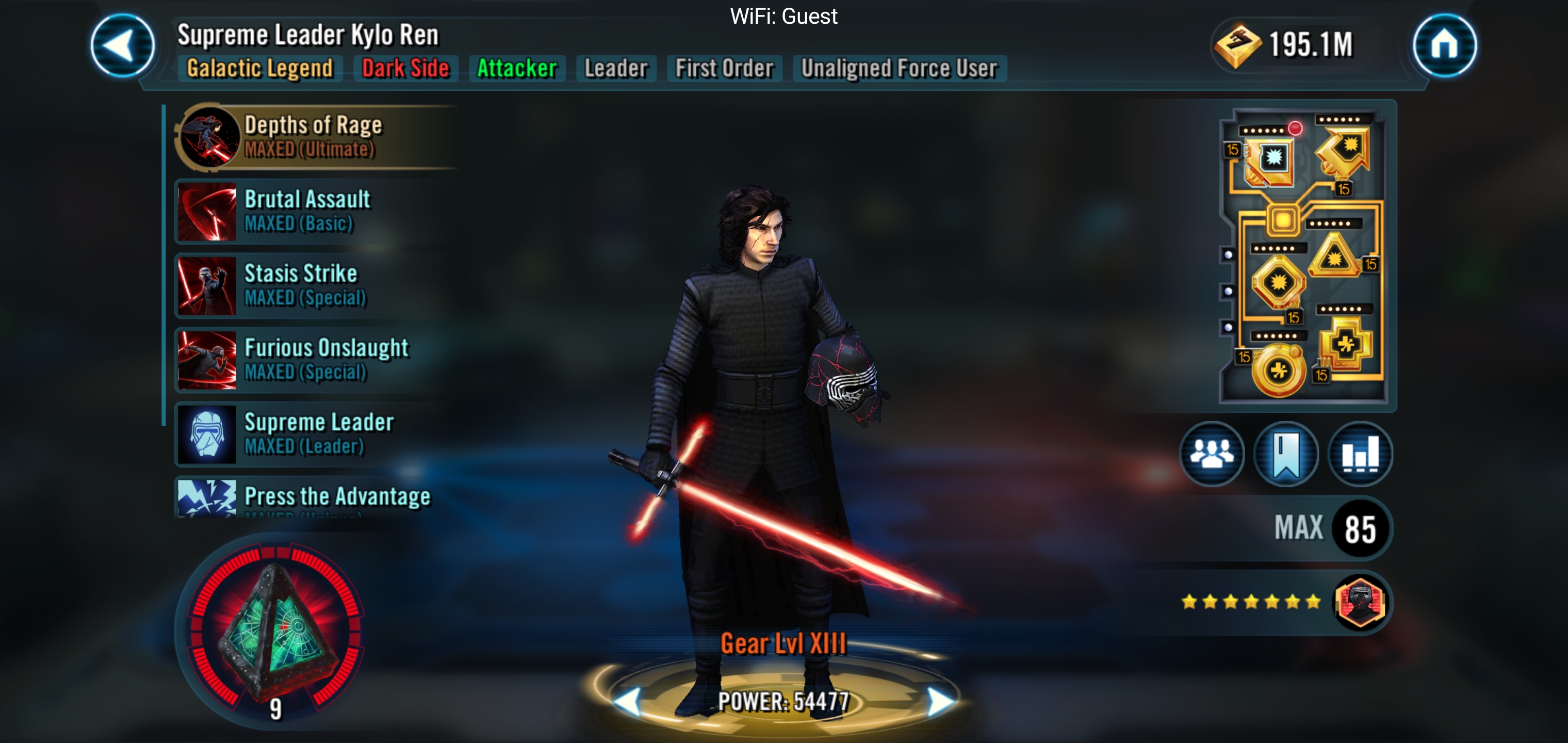Click the Unaligned Force User tag

point(899,68)
